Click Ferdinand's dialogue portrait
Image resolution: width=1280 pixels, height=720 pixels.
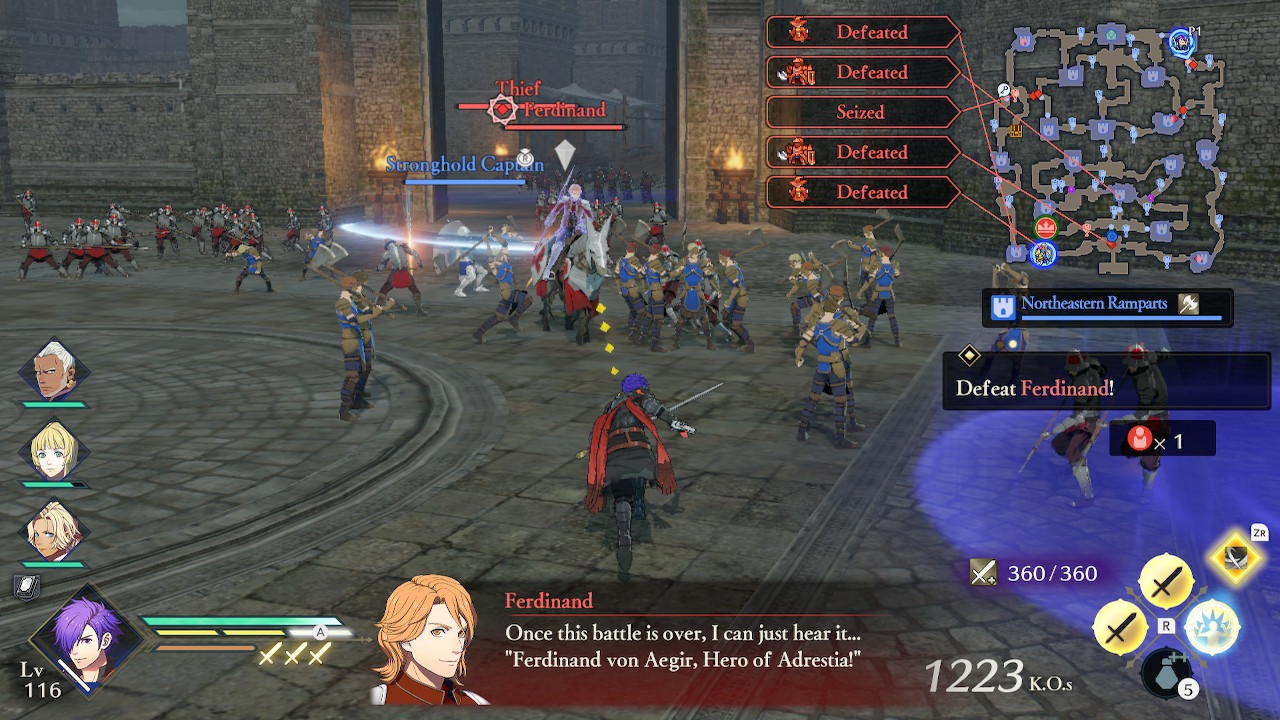(x=424, y=640)
